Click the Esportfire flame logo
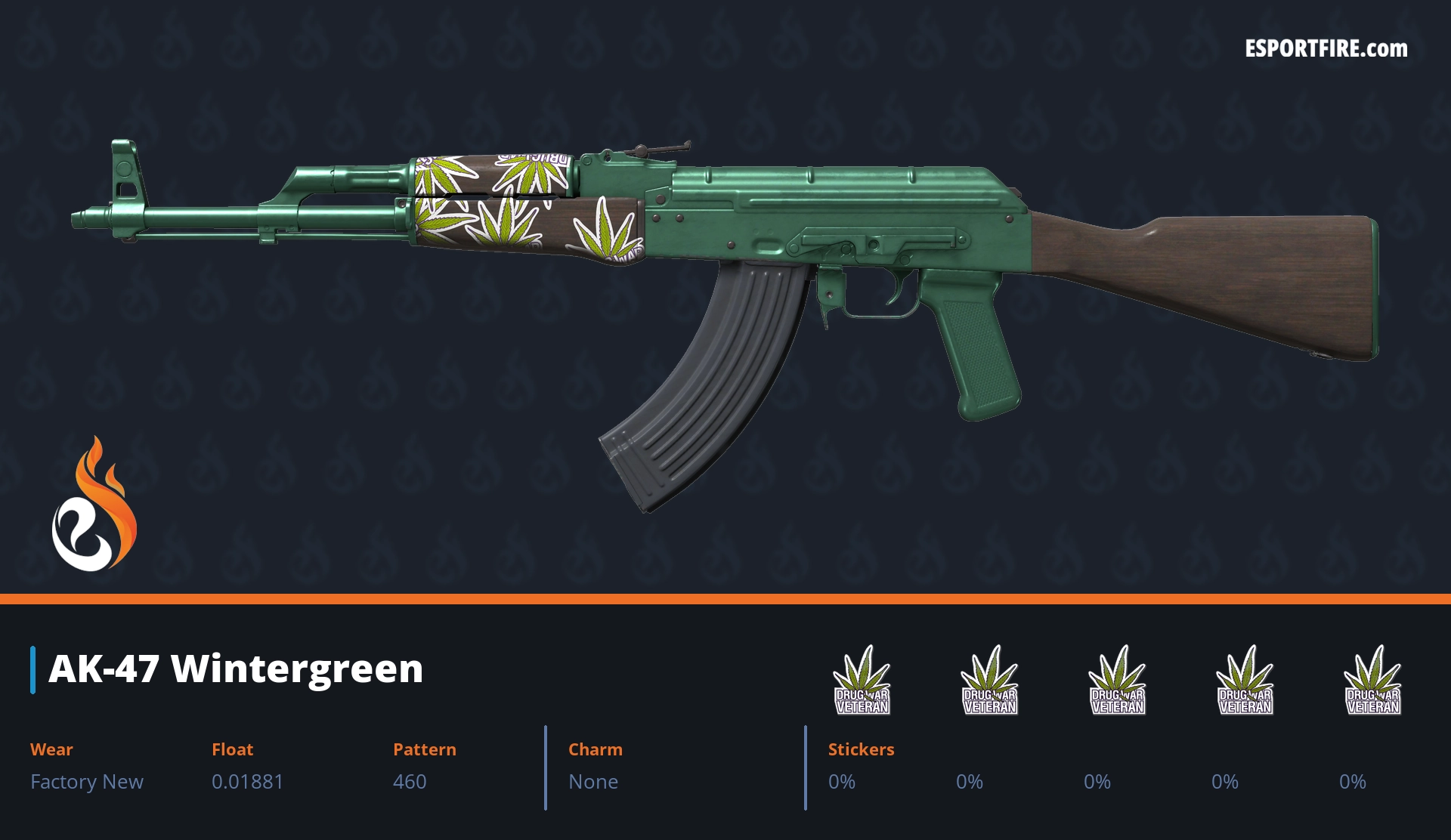 click(x=94, y=505)
